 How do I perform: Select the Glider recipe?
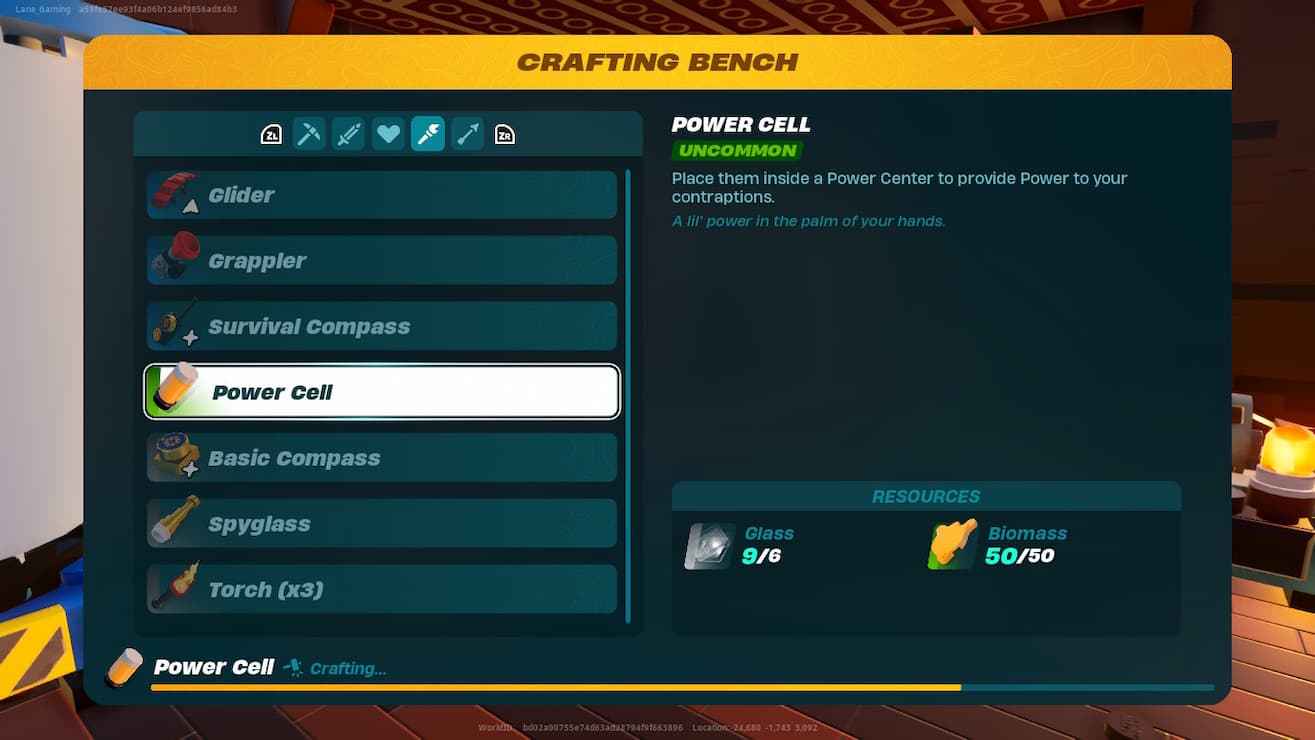tap(381, 194)
